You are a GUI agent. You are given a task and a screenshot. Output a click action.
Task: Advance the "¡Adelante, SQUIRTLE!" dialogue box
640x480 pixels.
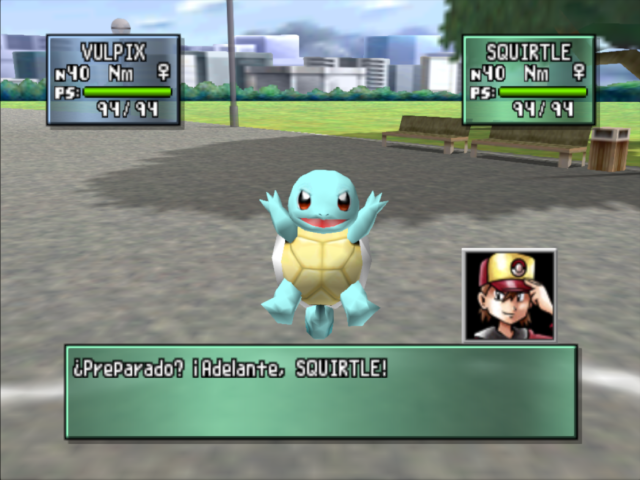click(x=321, y=391)
